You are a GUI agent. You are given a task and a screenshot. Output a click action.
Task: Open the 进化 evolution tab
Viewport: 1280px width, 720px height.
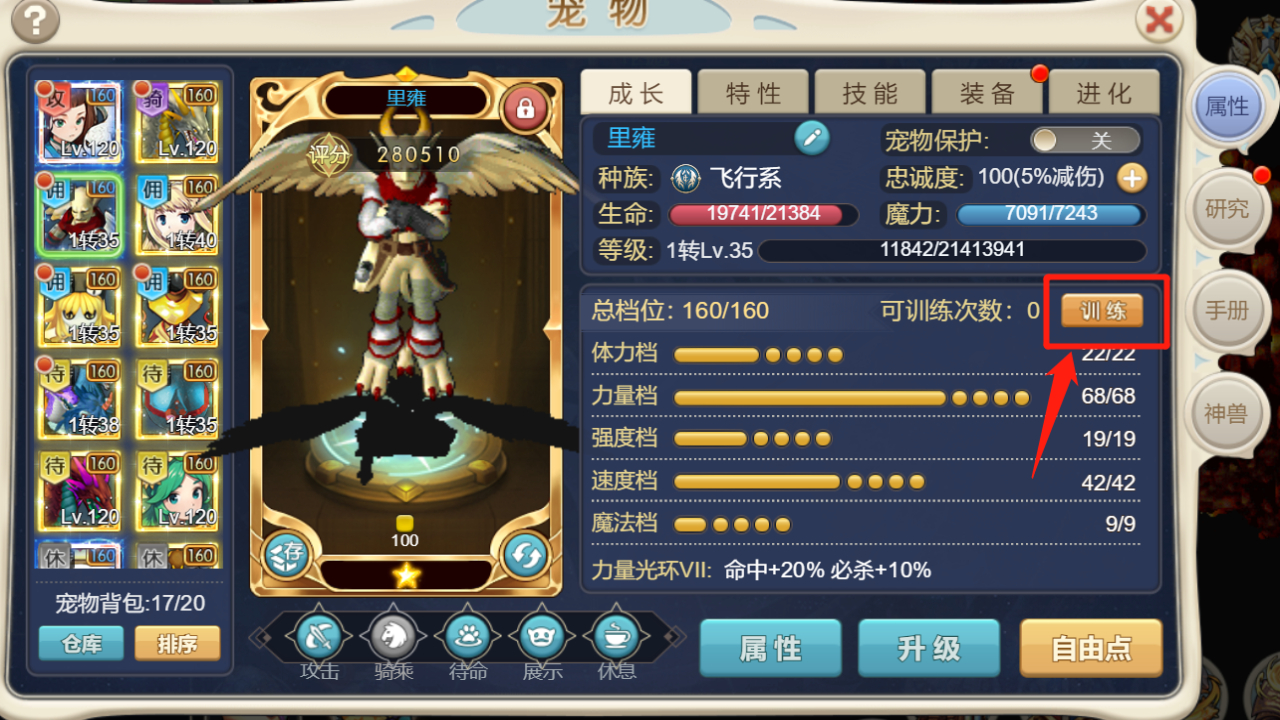point(1105,92)
